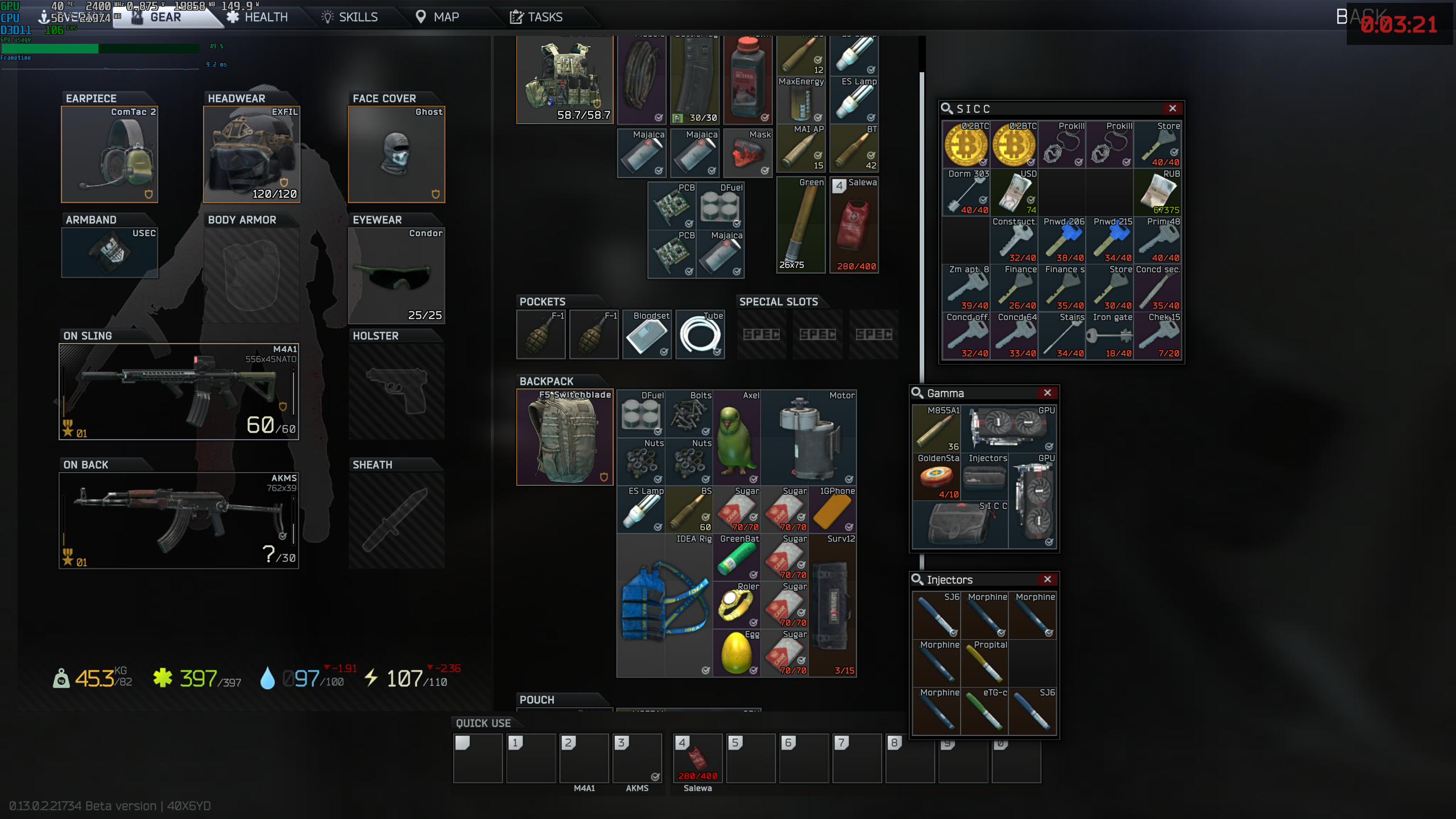Switch to the HEALTH tab
1456x819 pixels.
265,16
